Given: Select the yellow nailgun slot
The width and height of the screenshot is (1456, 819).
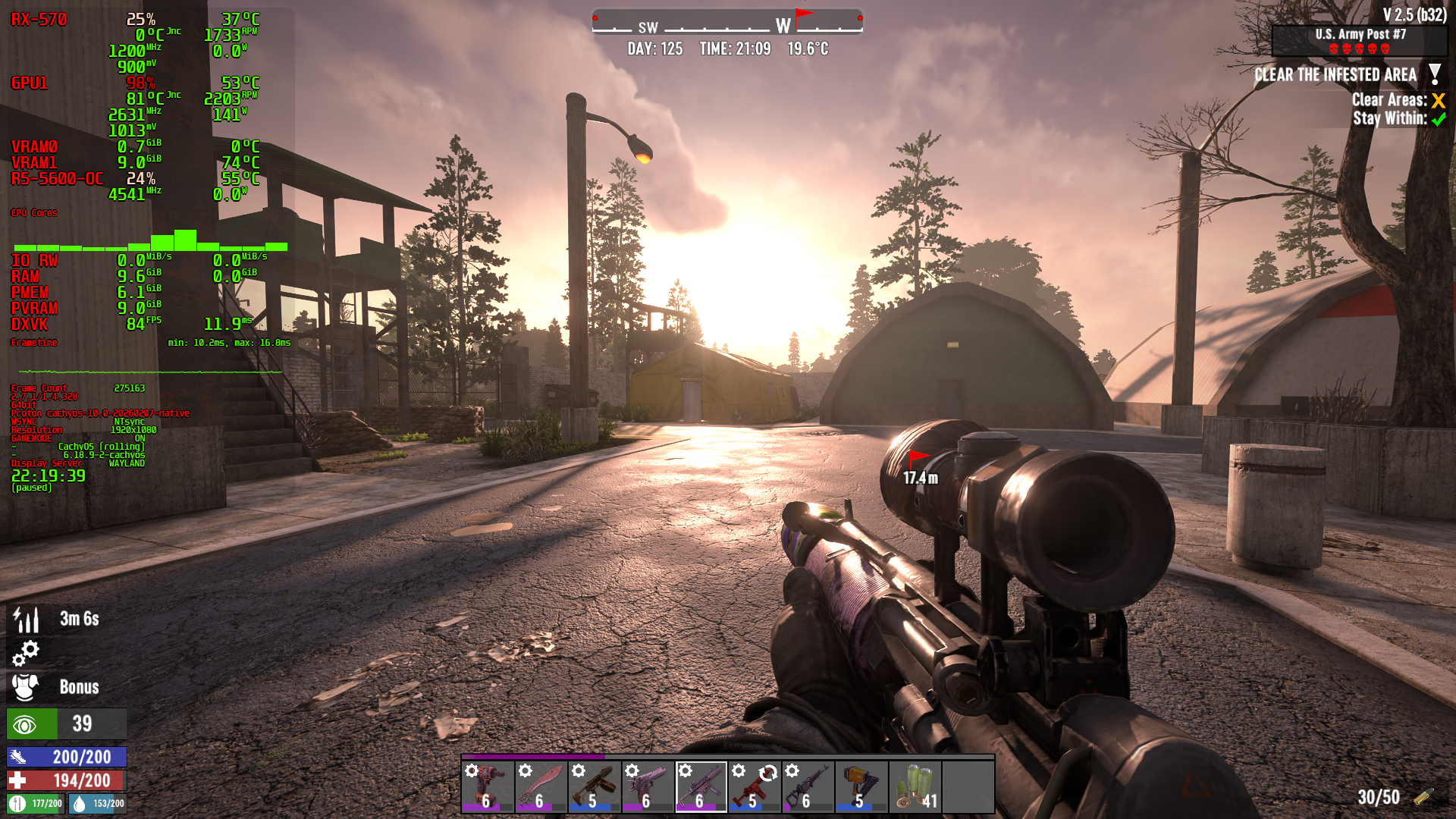Looking at the screenshot, I should (861, 786).
